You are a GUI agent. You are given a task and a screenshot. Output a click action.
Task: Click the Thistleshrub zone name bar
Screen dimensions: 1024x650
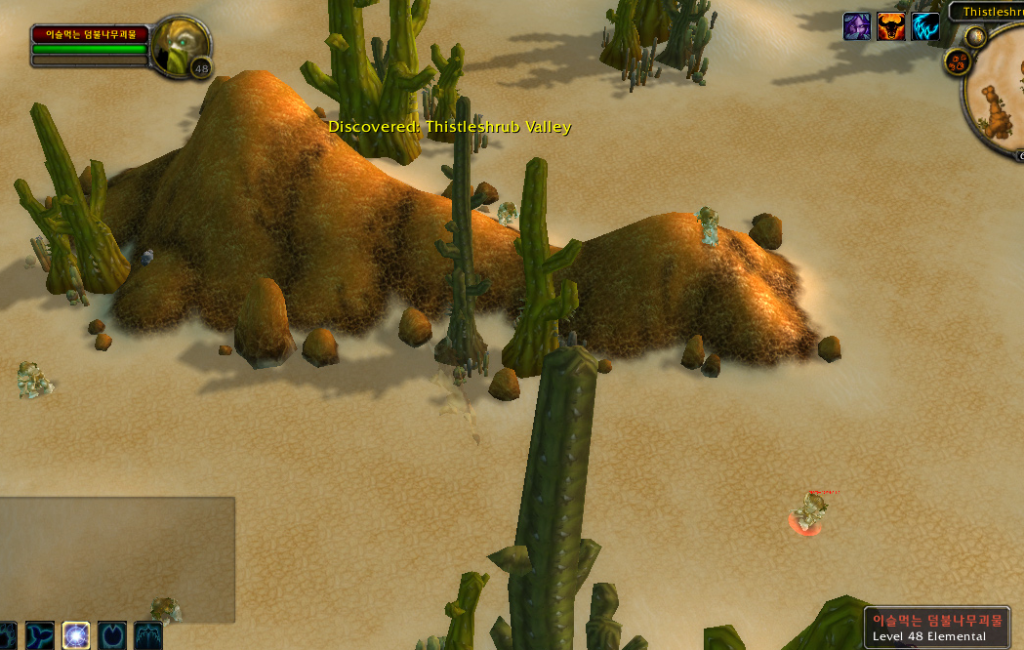pos(988,12)
